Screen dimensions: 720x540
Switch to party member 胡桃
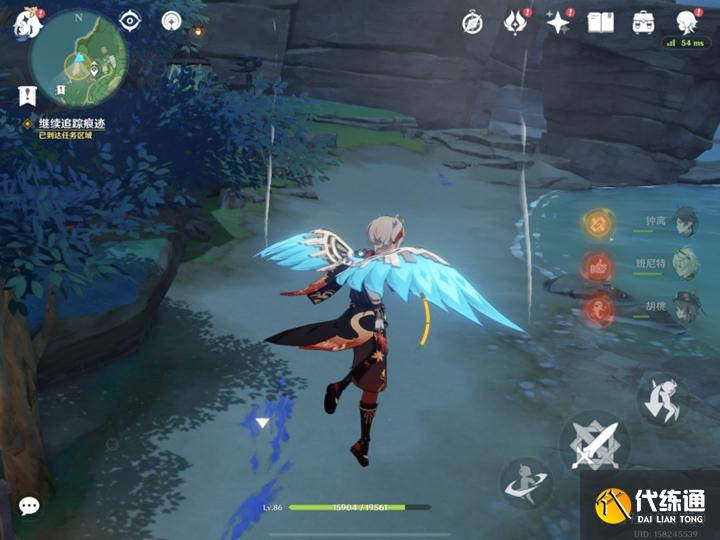(x=683, y=307)
